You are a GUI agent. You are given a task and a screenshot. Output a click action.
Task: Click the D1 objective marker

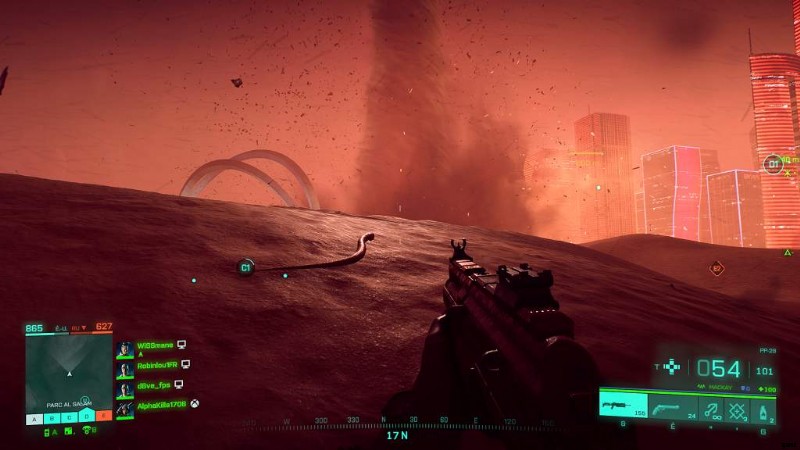pos(773,164)
